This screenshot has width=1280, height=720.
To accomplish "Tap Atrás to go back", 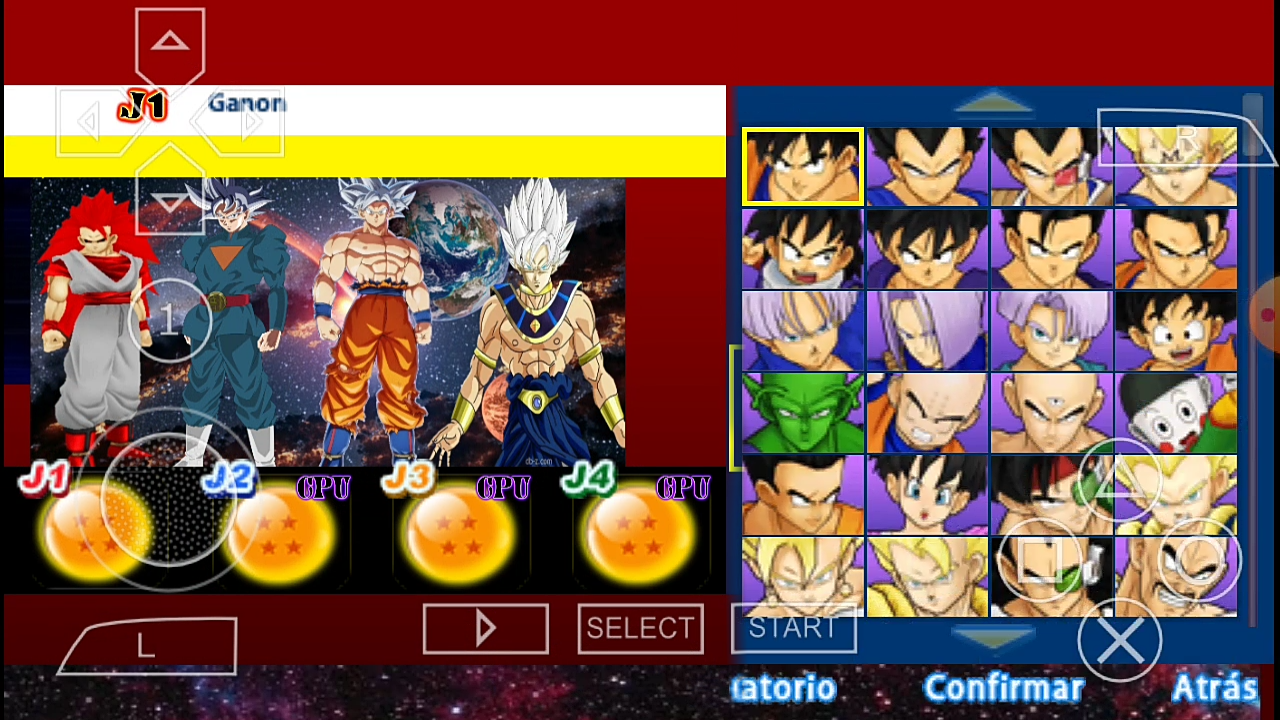I will pyautogui.click(x=1216, y=689).
